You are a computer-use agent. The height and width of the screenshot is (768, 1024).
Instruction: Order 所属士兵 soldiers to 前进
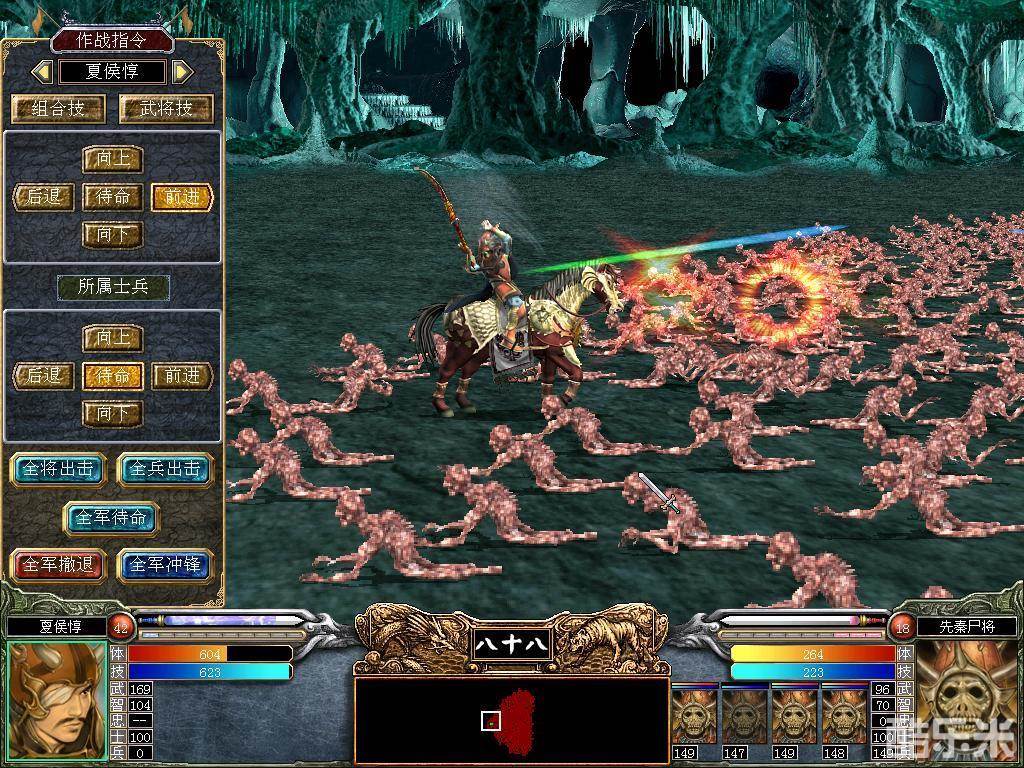coord(183,376)
